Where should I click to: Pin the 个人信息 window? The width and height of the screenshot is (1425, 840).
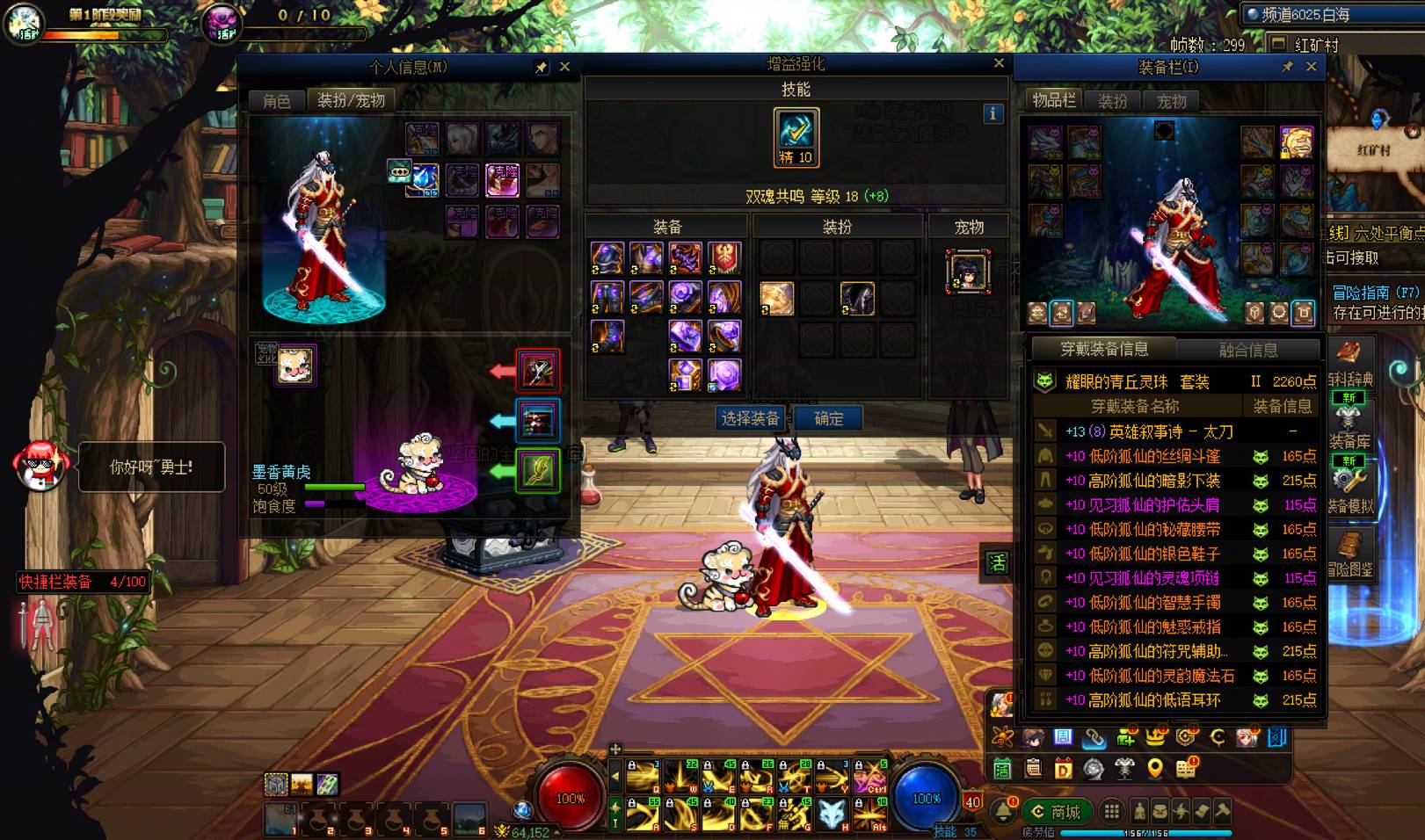pos(542,68)
